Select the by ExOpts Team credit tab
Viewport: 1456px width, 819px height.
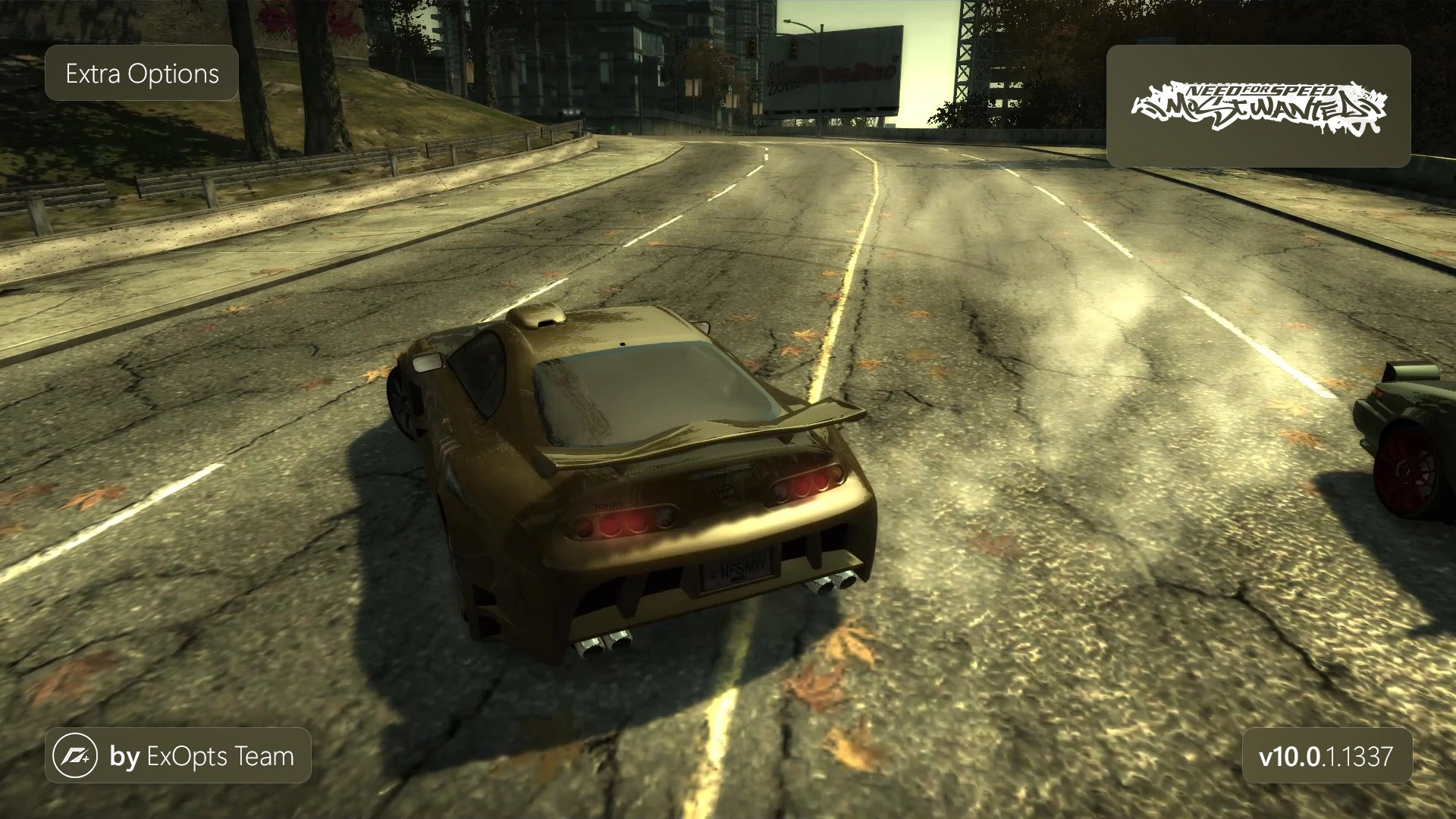pos(180,755)
